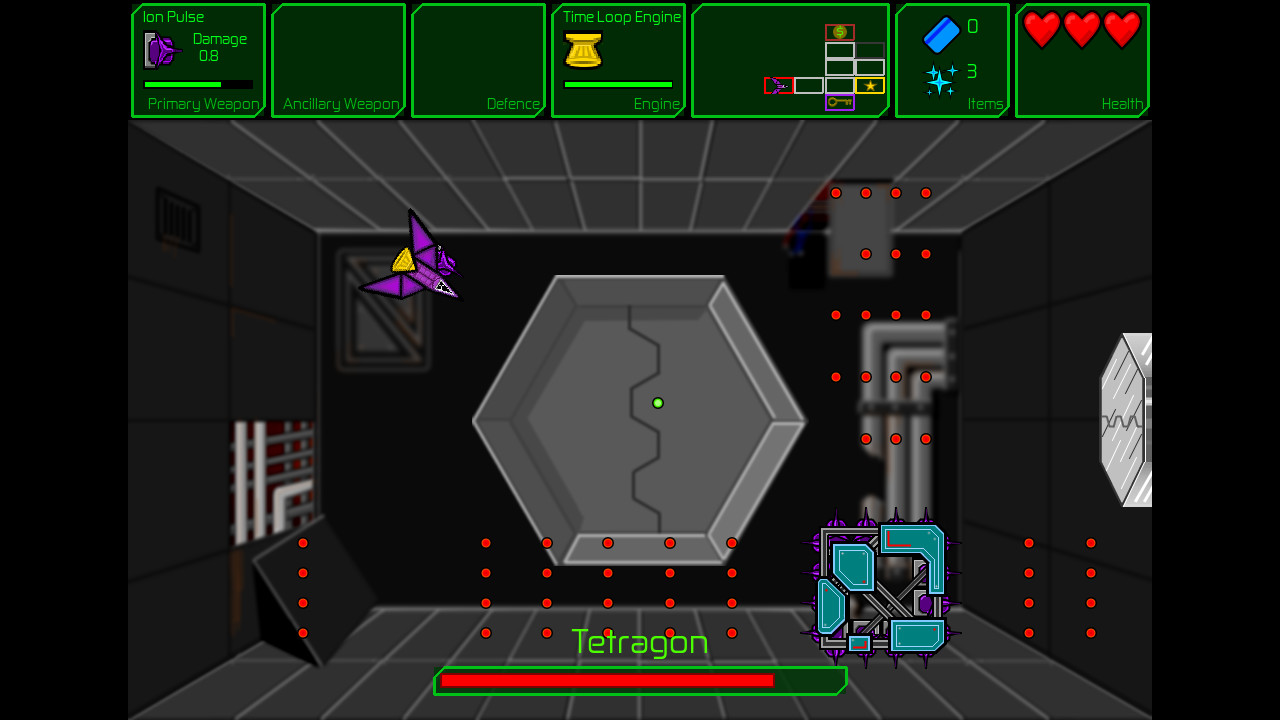Click the Tetragon boss health bar
This screenshot has height=720, width=1280.
(x=640, y=680)
